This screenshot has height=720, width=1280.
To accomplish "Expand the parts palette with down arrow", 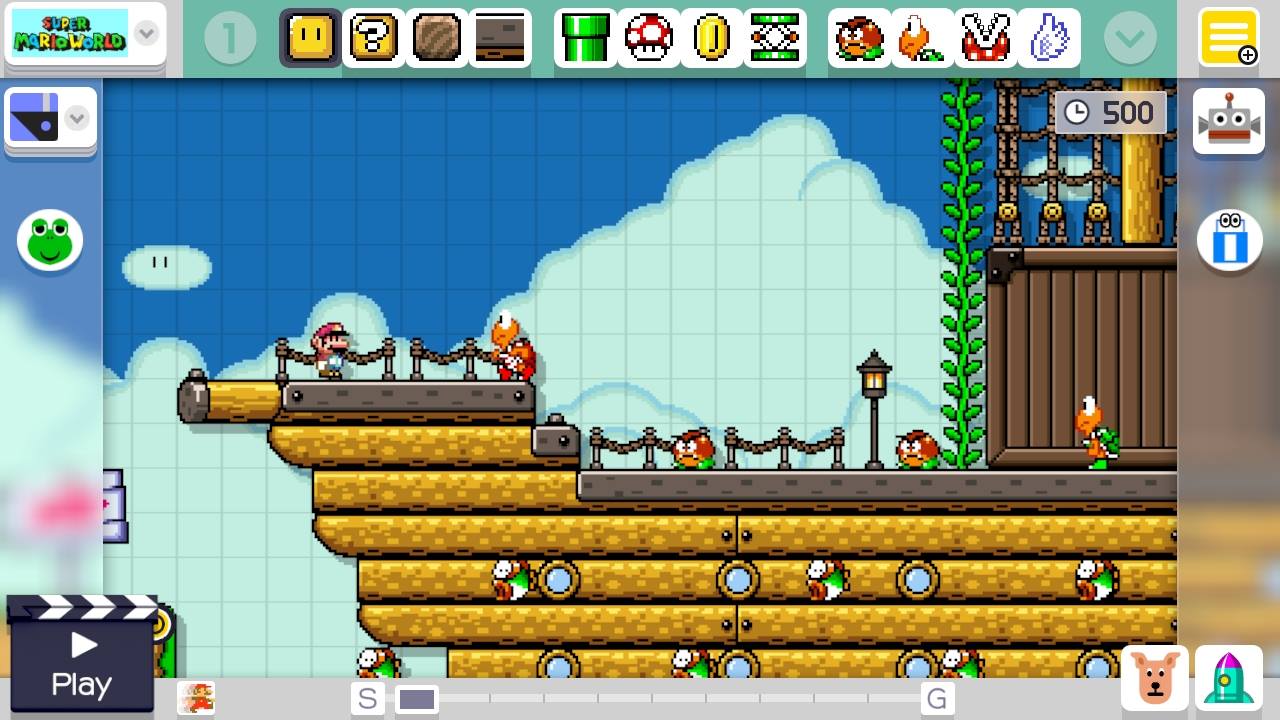I will coord(1130,38).
